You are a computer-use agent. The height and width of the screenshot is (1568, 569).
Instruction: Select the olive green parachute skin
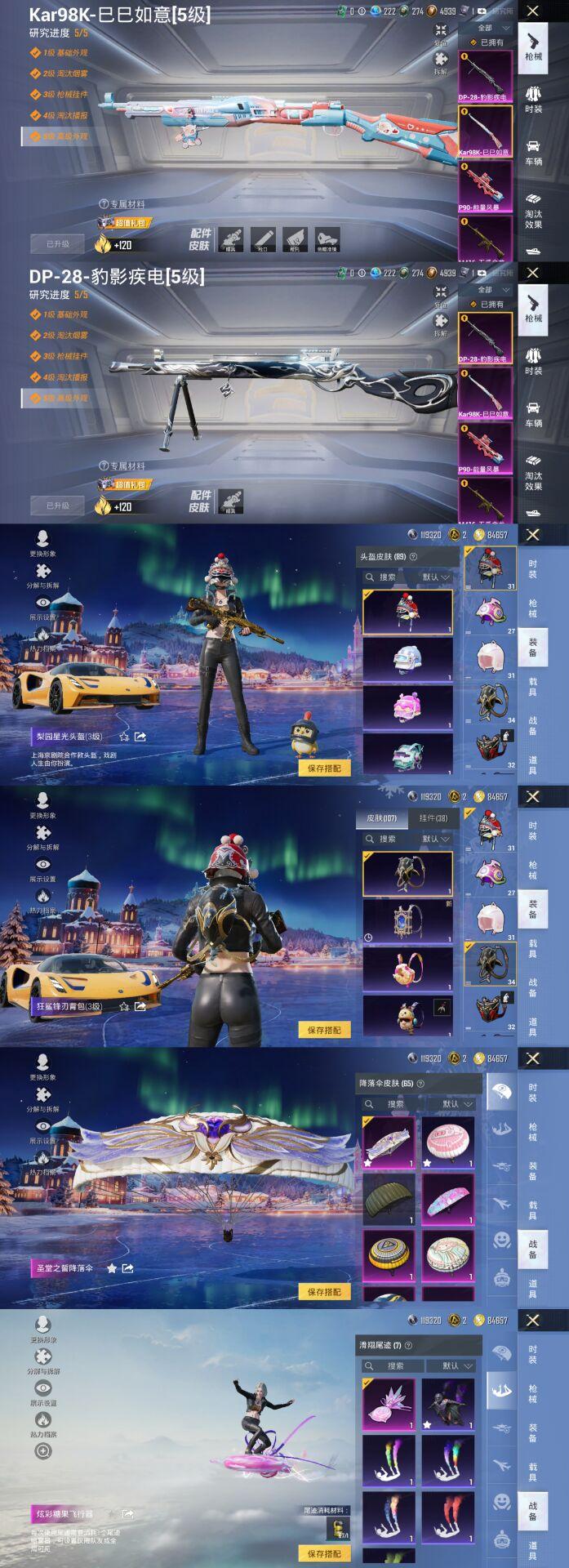(x=389, y=1199)
